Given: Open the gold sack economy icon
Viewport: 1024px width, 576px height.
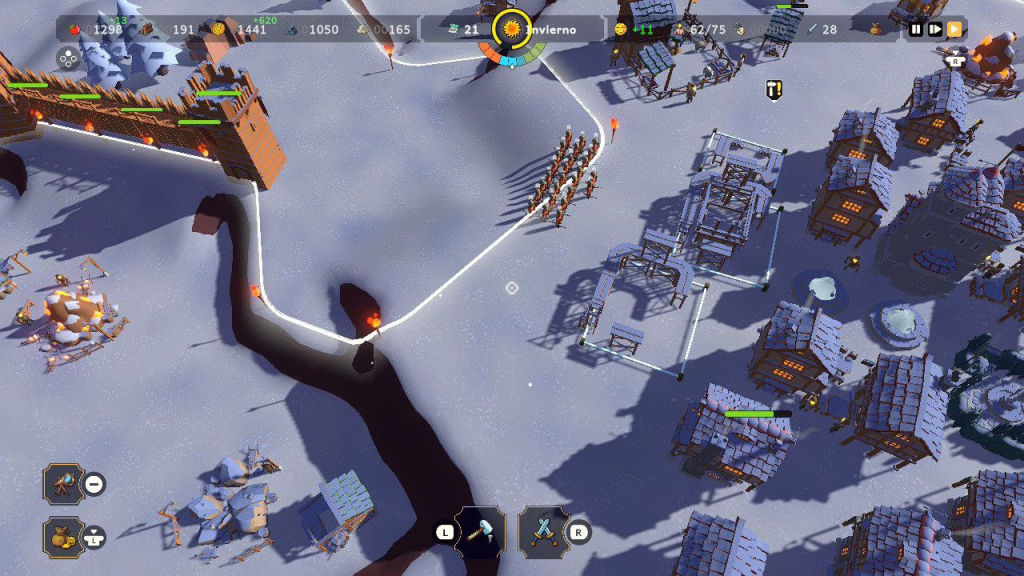Looking at the screenshot, I should pyautogui.click(x=62, y=537).
